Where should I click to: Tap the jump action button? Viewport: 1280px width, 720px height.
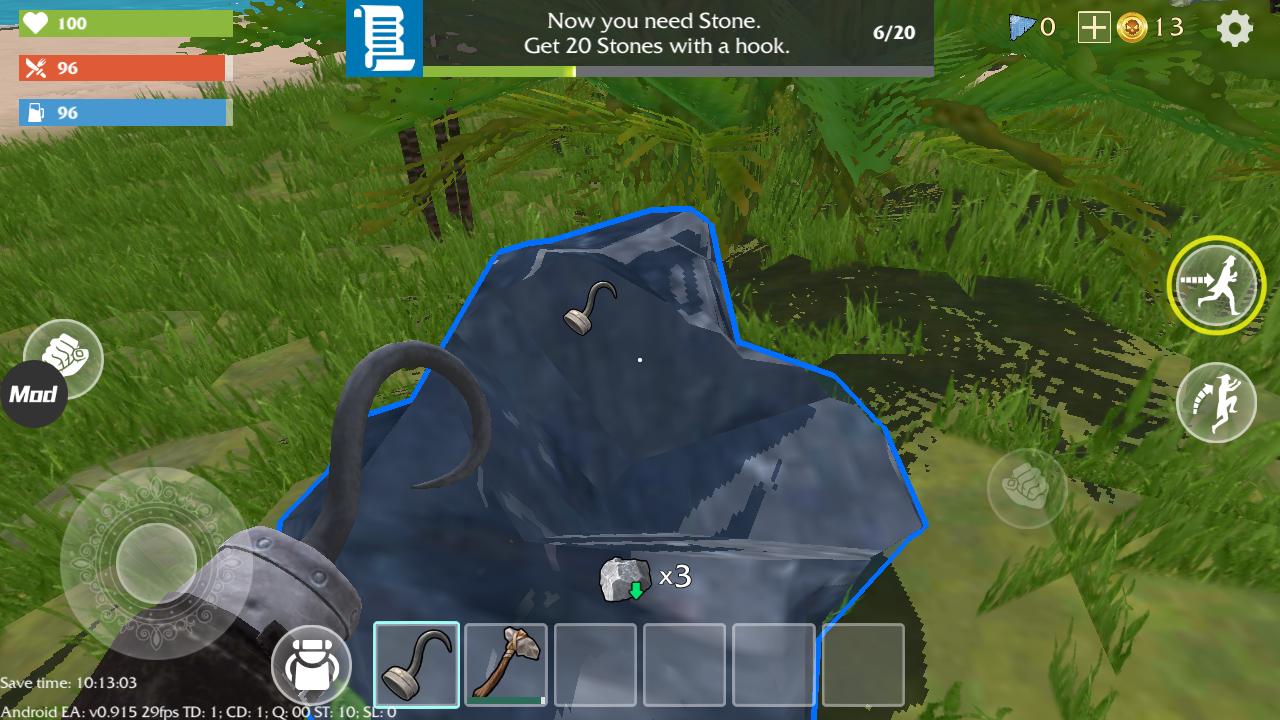pos(1215,402)
